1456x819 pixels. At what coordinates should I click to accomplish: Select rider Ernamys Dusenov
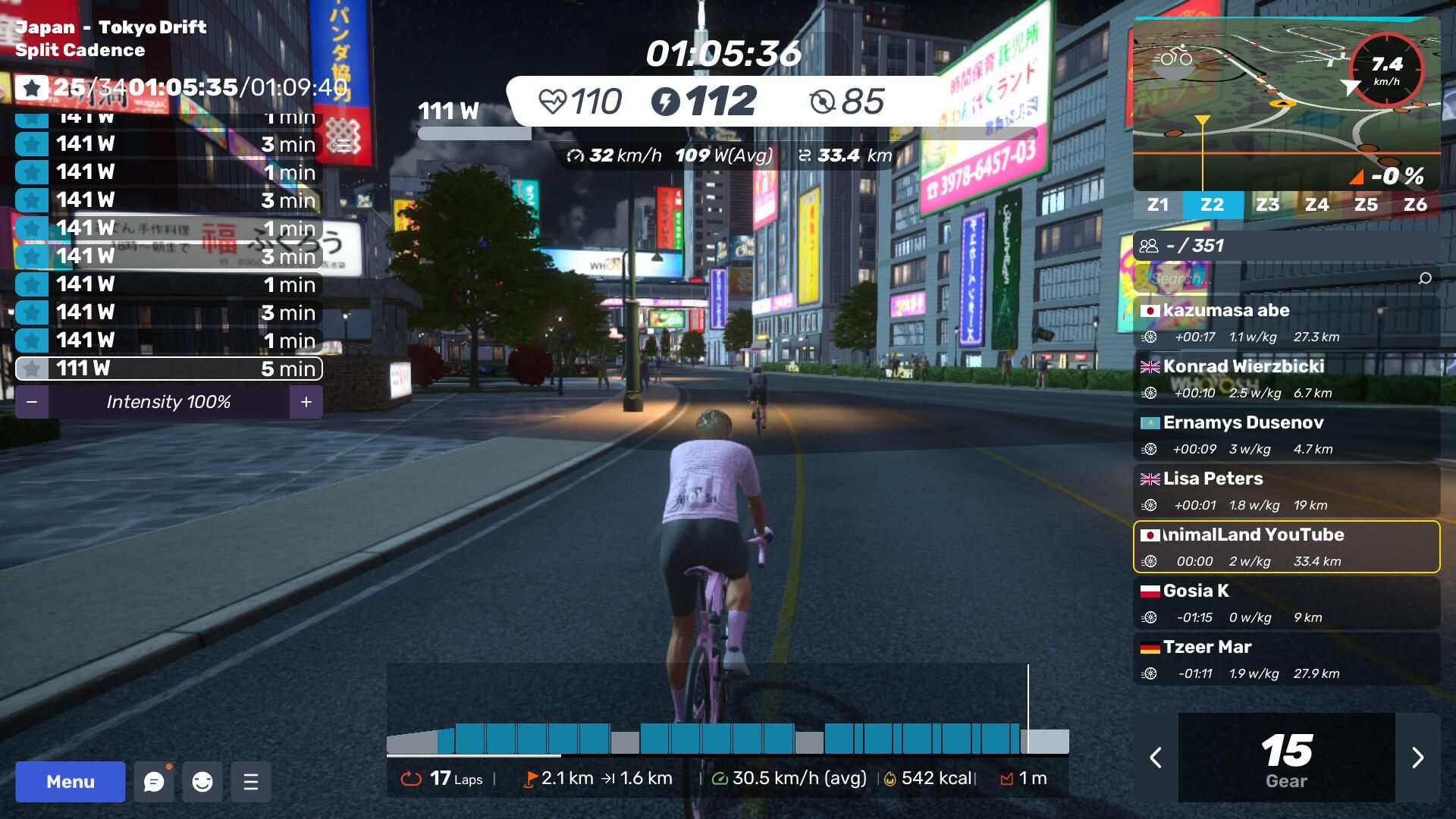pos(1286,435)
